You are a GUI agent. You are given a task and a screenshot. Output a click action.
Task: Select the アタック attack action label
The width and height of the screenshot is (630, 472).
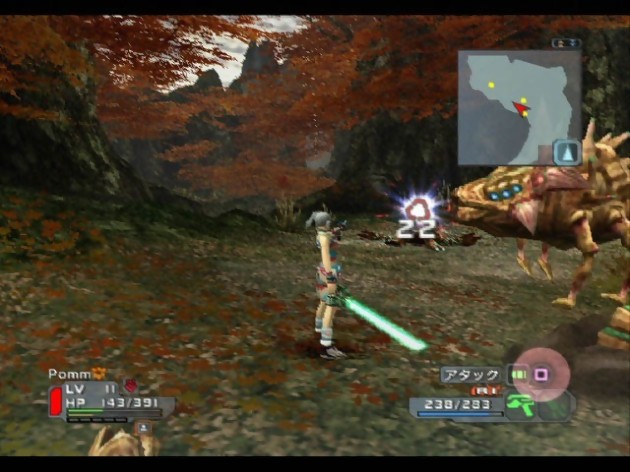tap(471, 375)
